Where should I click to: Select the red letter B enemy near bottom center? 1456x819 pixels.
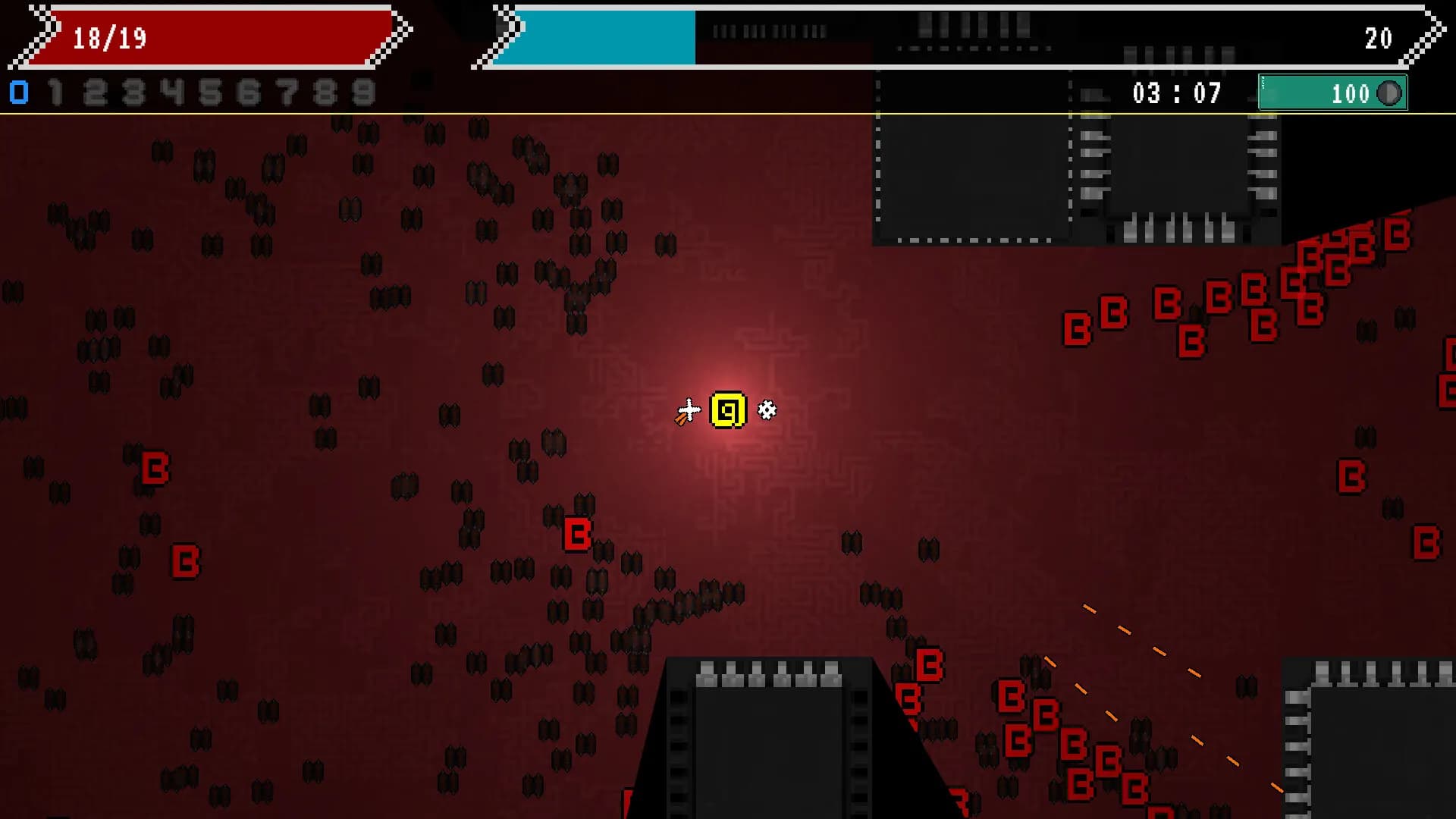(x=576, y=534)
